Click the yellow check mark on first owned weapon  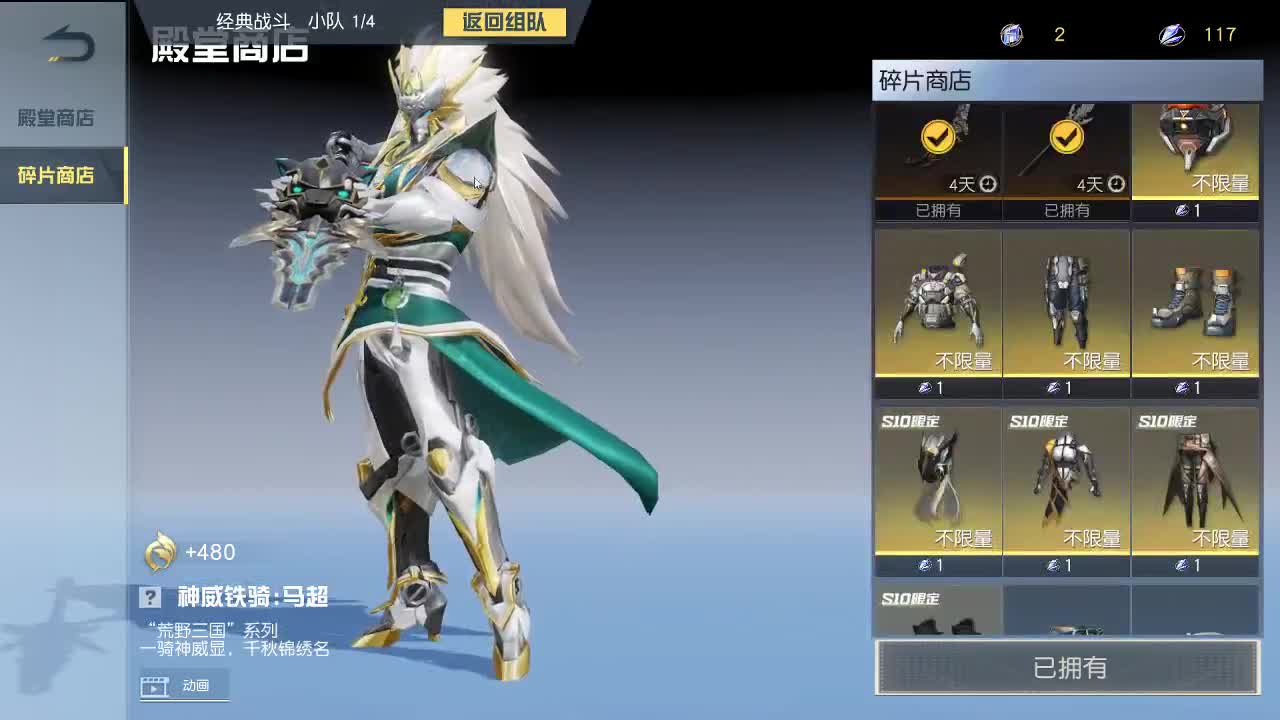click(x=937, y=139)
